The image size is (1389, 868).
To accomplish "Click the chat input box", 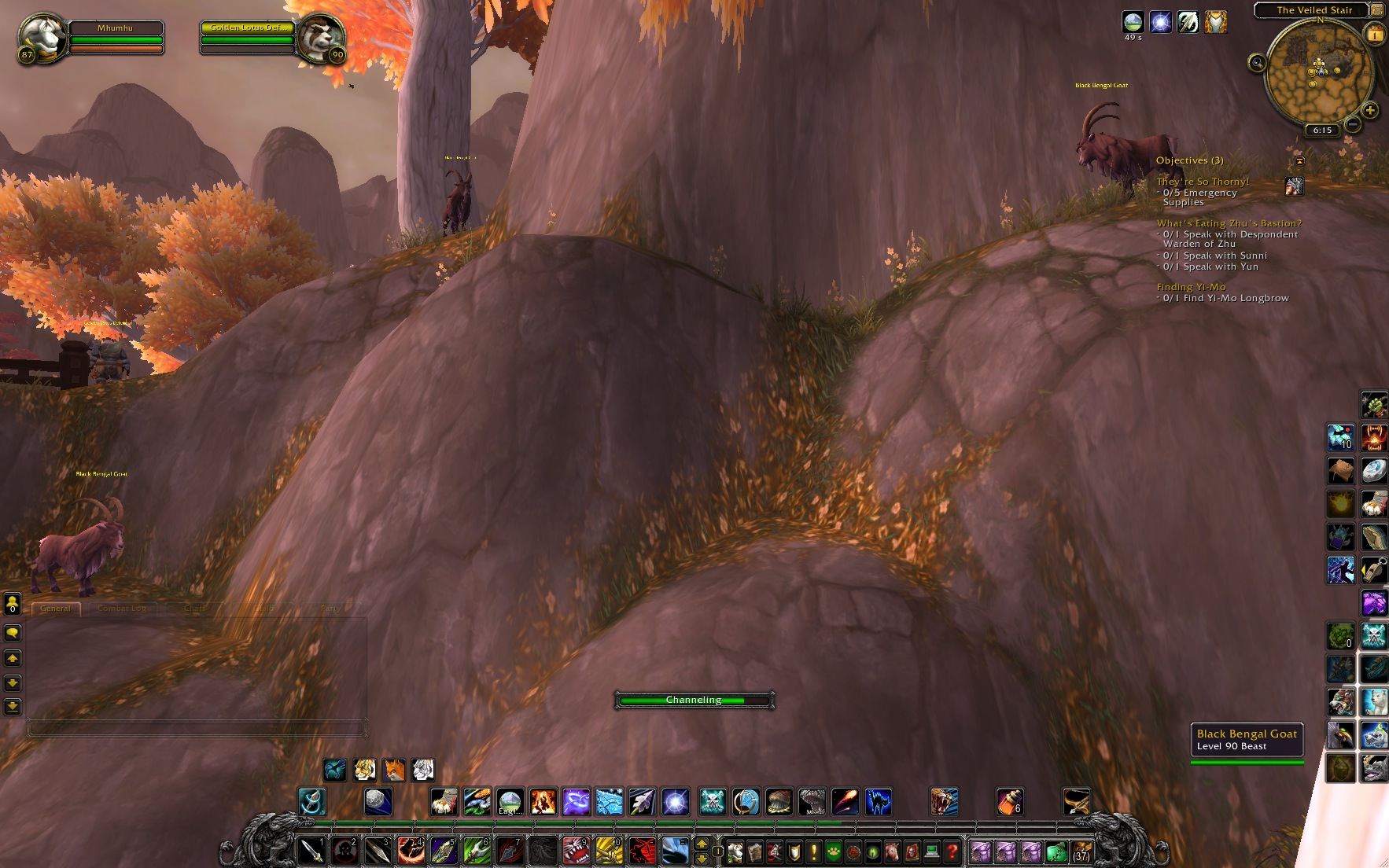I will [197, 729].
